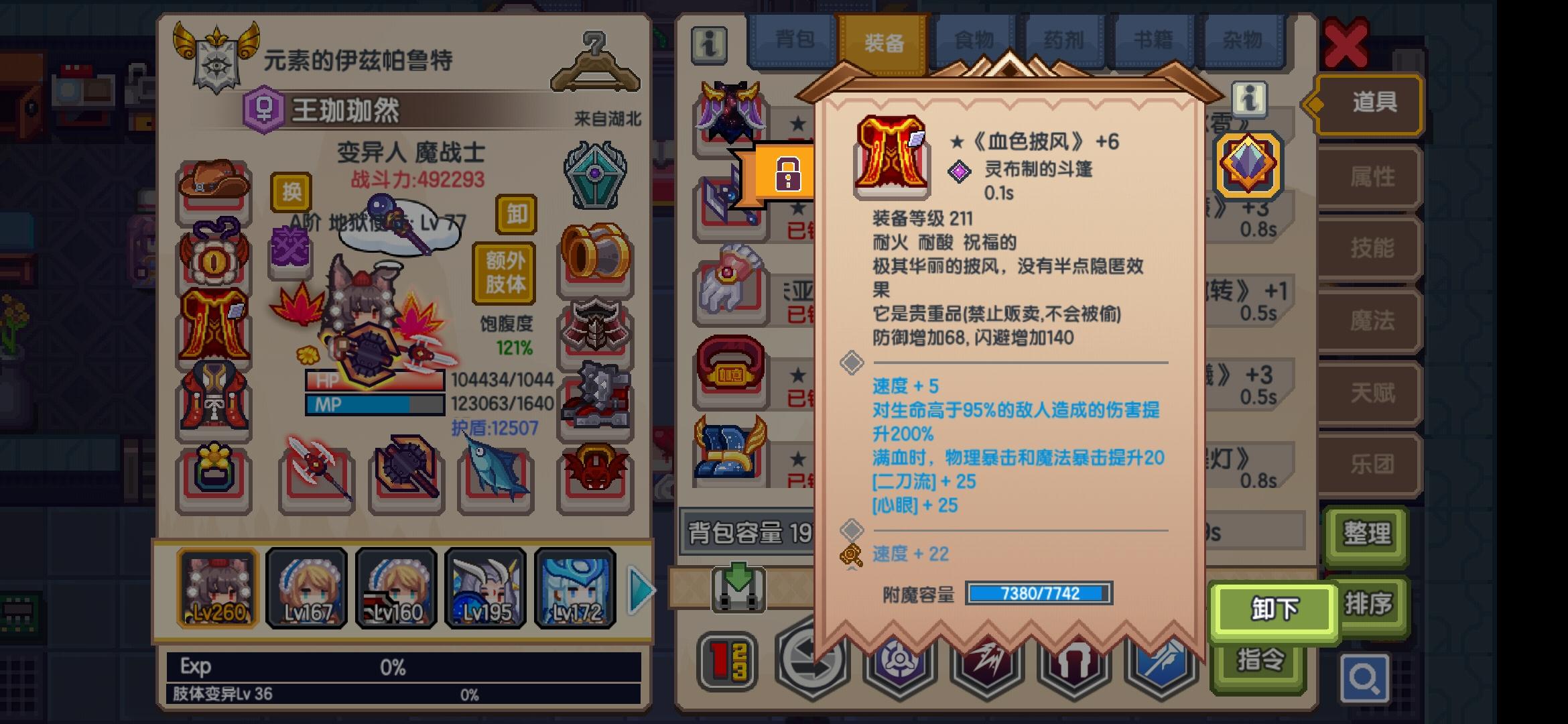Expand the party list with the blue arrow

tap(640, 589)
